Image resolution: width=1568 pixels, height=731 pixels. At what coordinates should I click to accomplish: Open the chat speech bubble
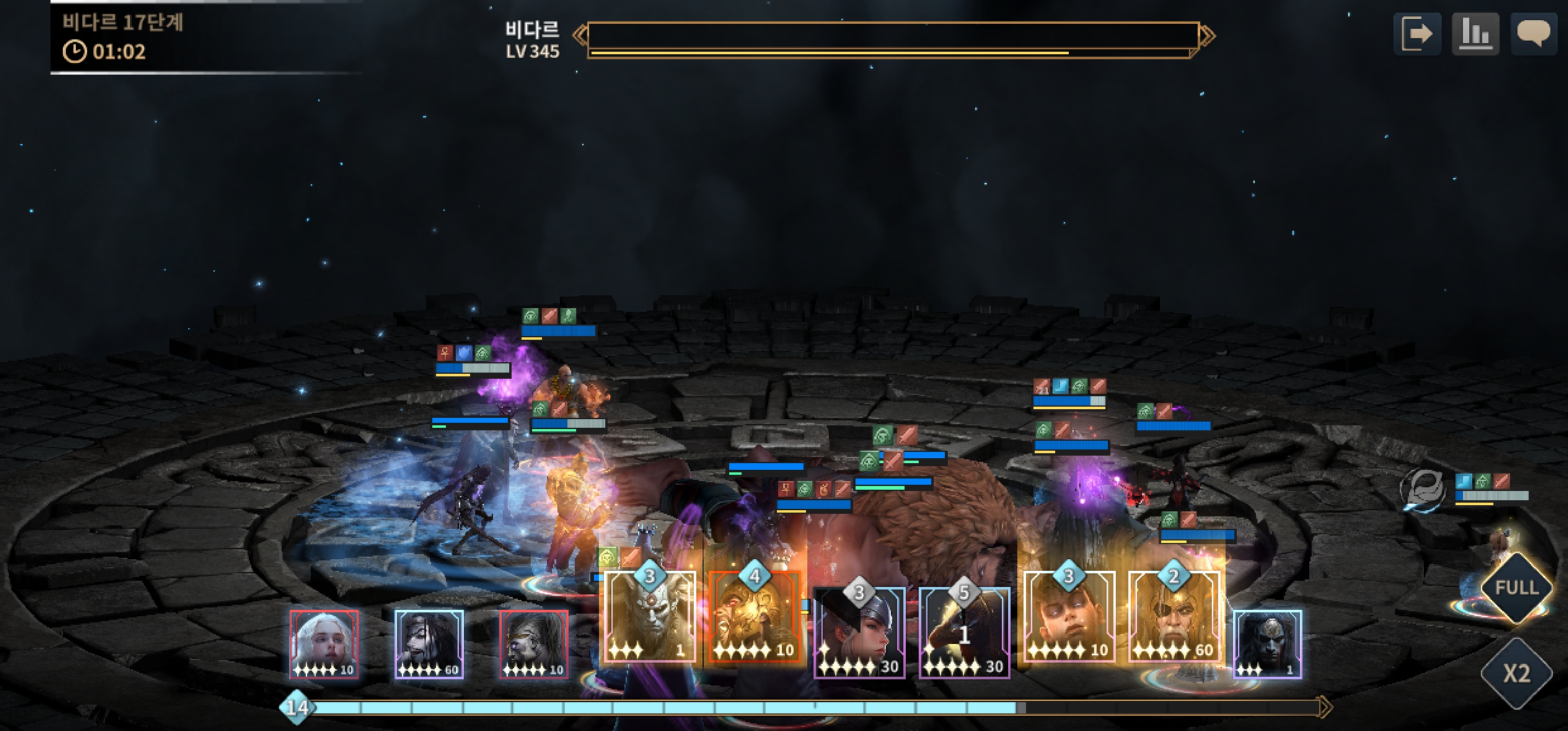[x=1532, y=34]
